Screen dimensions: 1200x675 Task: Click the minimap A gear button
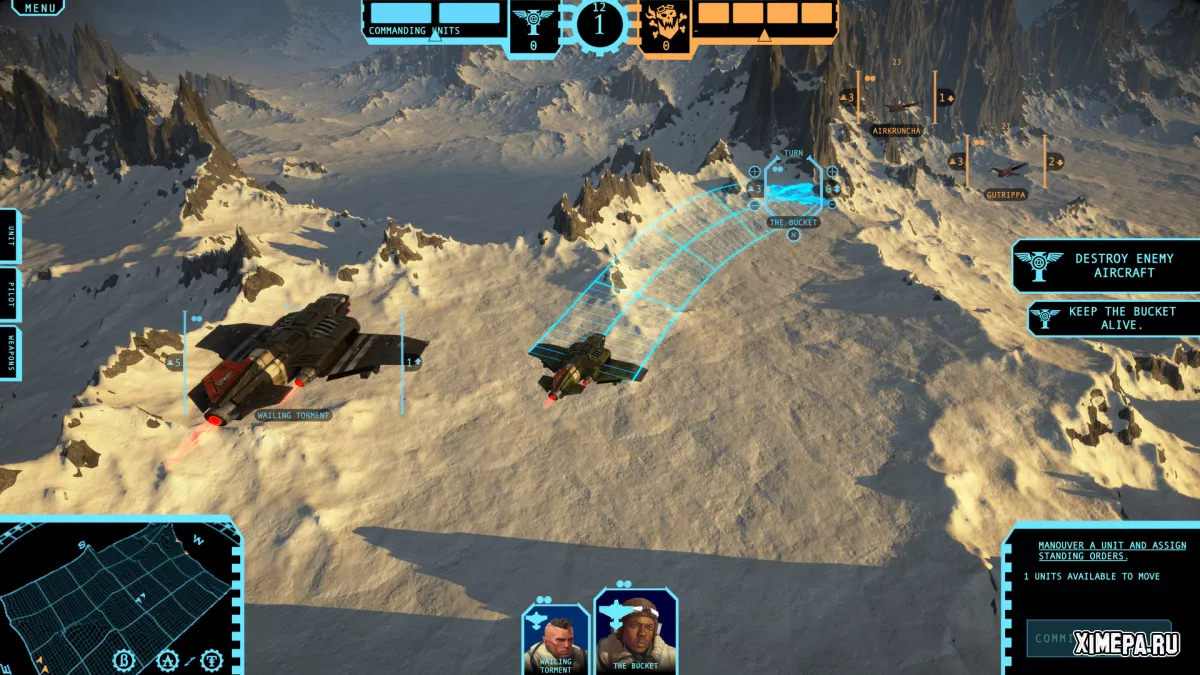click(168, 660)
